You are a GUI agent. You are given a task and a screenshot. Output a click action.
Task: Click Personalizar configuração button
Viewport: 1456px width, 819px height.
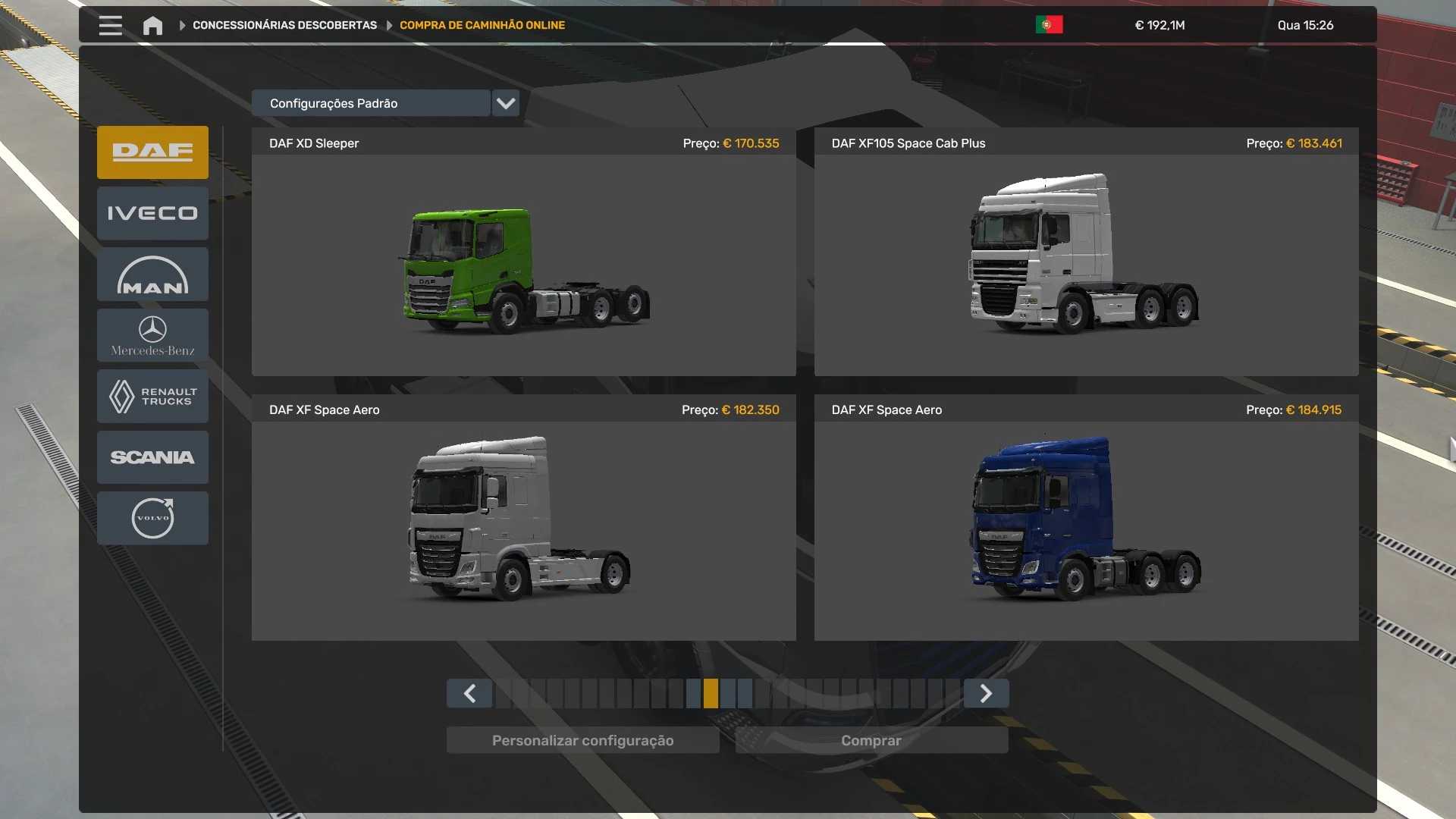pos(582,740)
